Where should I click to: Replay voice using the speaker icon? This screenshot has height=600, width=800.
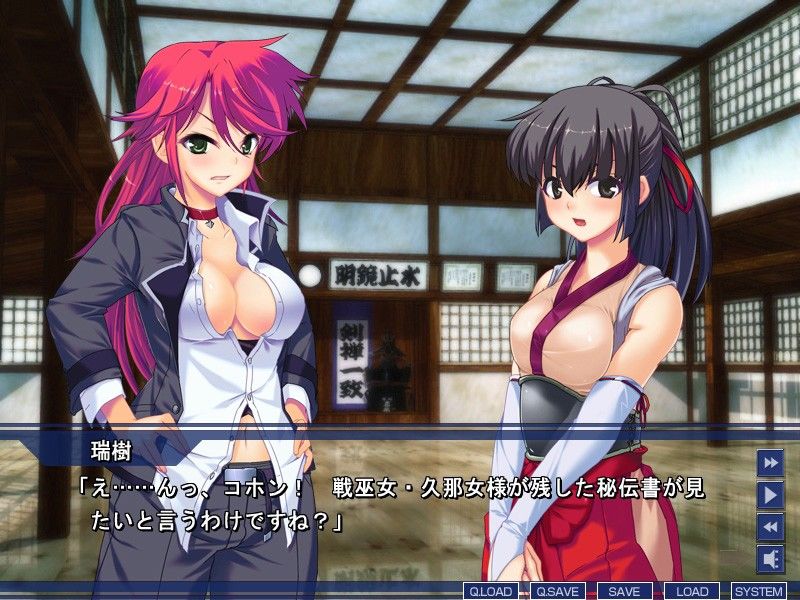pos(770,558)
